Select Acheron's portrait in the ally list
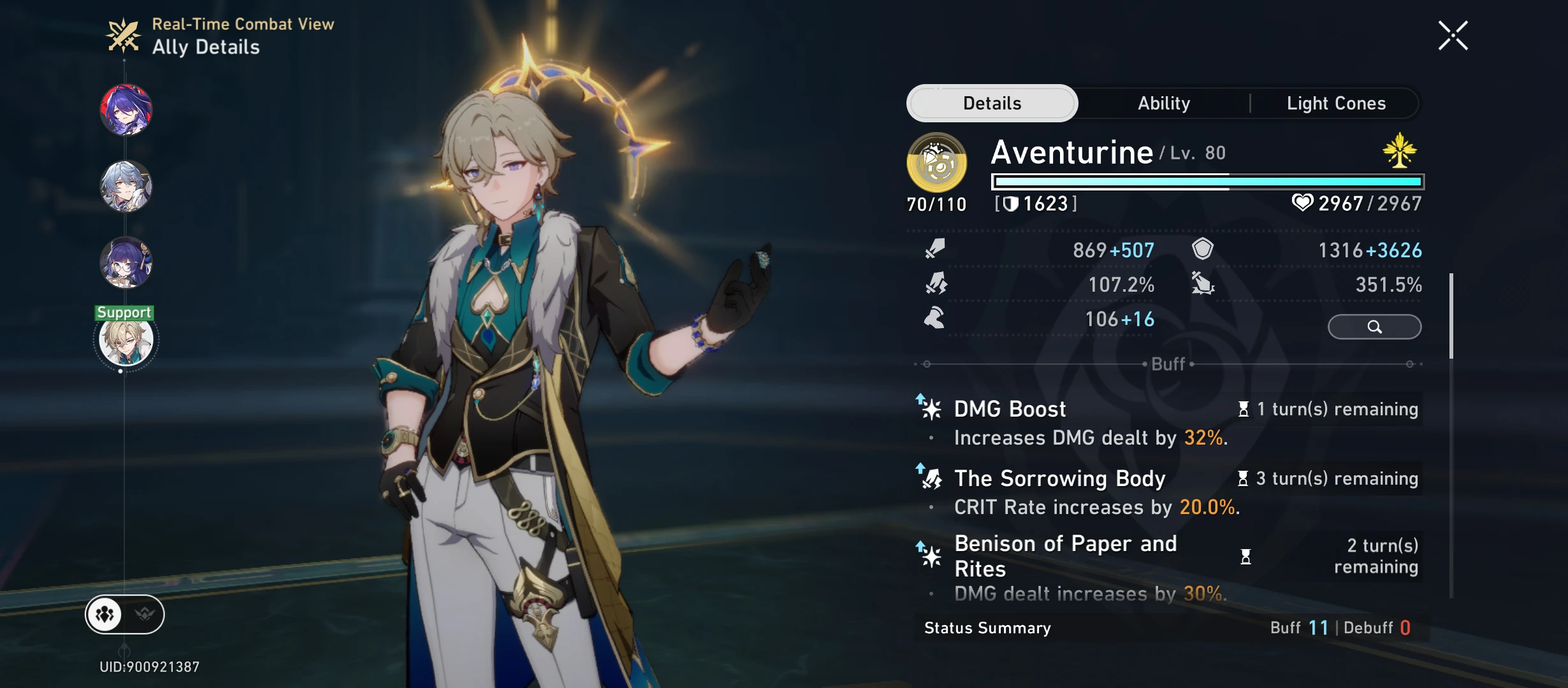The height and width of the screenshot is (688, 1568). pyautogui.click(x=126, y=109)
